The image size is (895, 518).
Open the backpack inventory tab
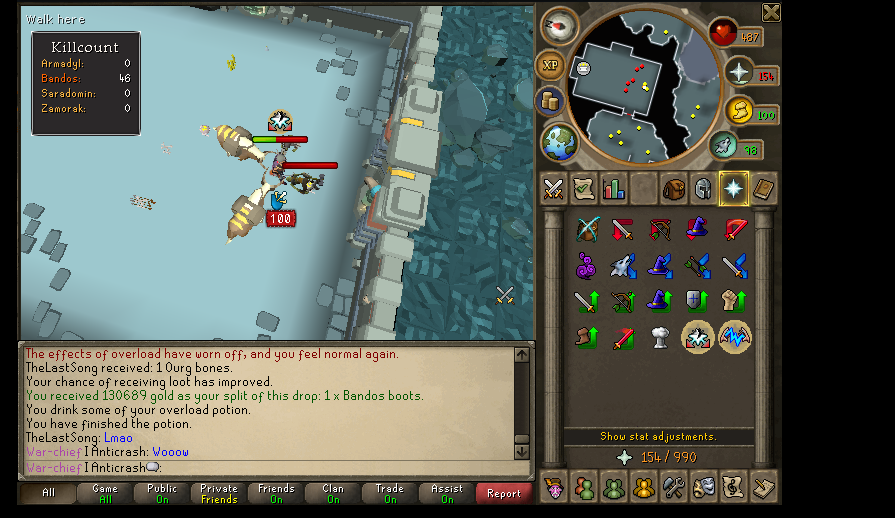673,188
